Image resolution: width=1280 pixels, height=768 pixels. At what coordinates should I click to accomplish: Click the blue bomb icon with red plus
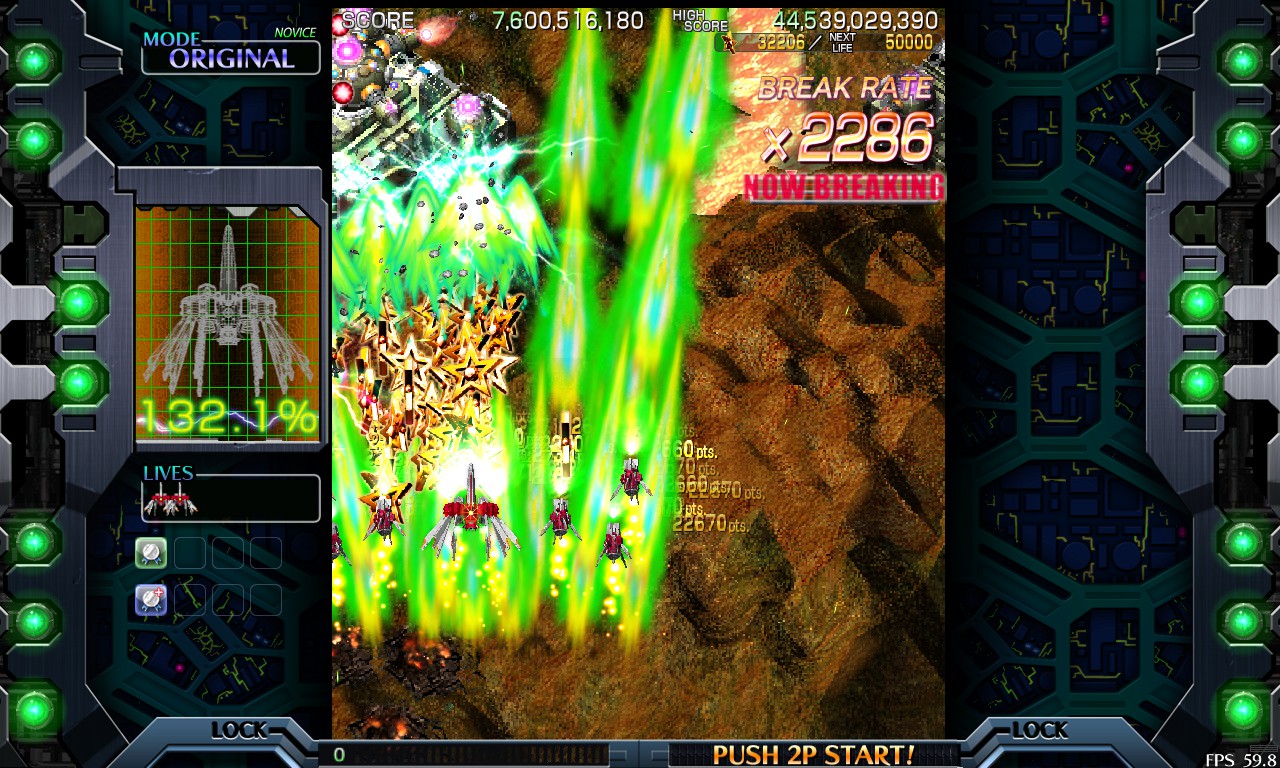coord(151,600)
